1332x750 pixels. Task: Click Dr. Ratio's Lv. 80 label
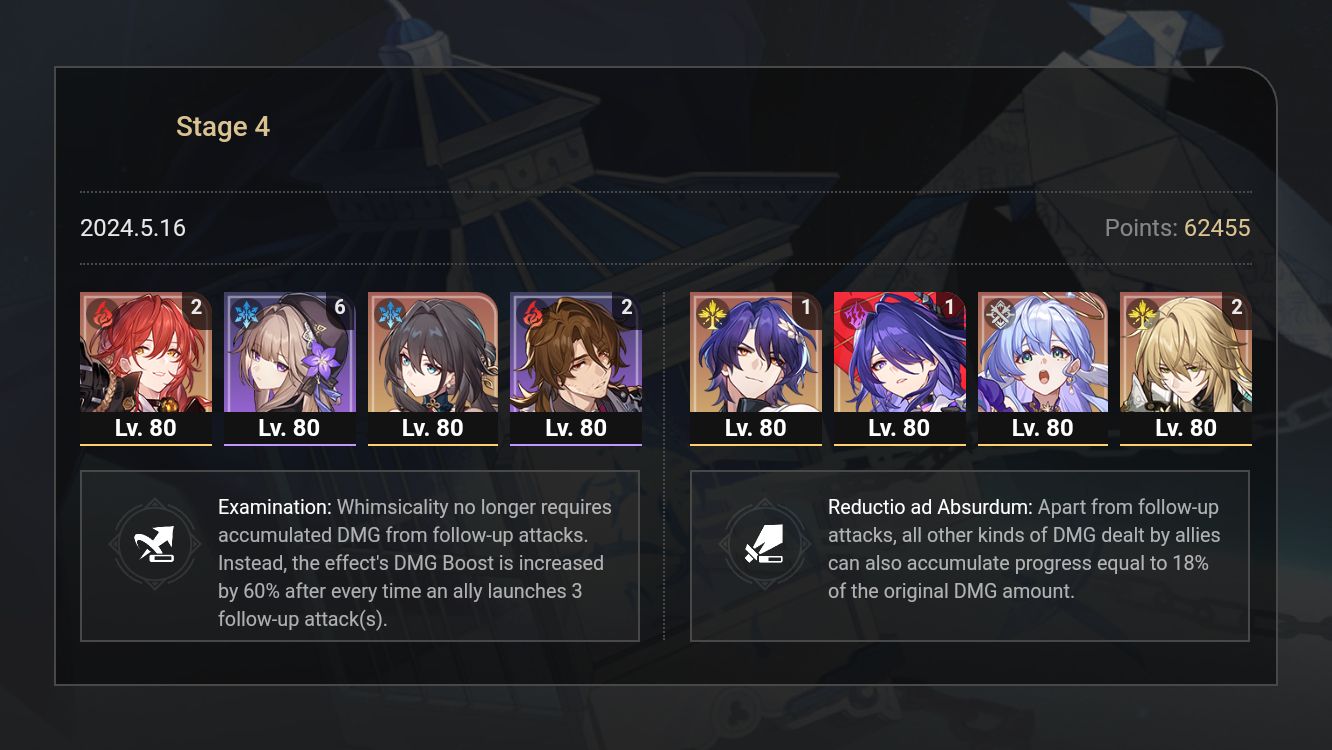click(x=756, y=427)
